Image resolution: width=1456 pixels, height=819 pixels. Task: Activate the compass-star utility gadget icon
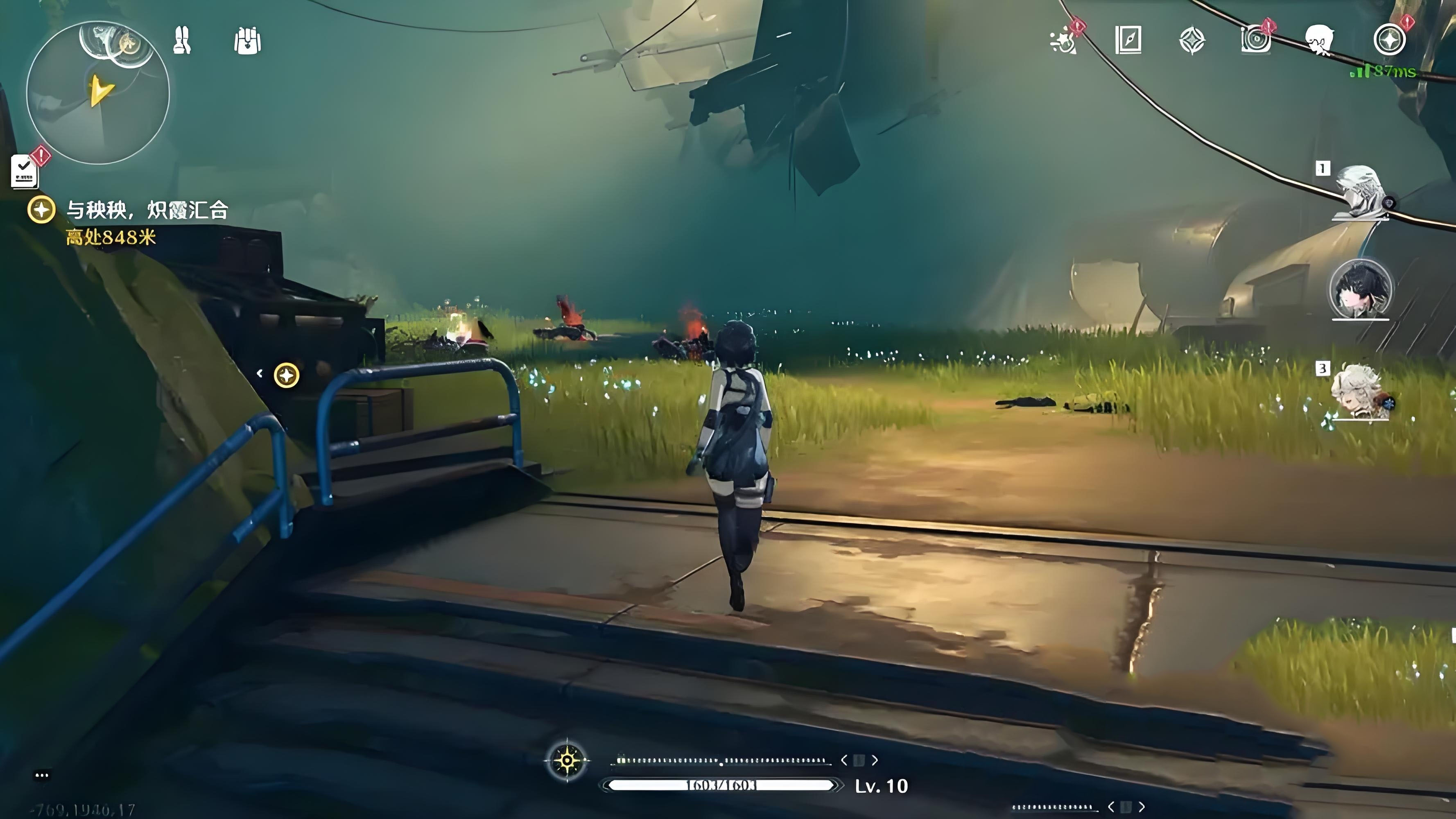click(567, 761)
